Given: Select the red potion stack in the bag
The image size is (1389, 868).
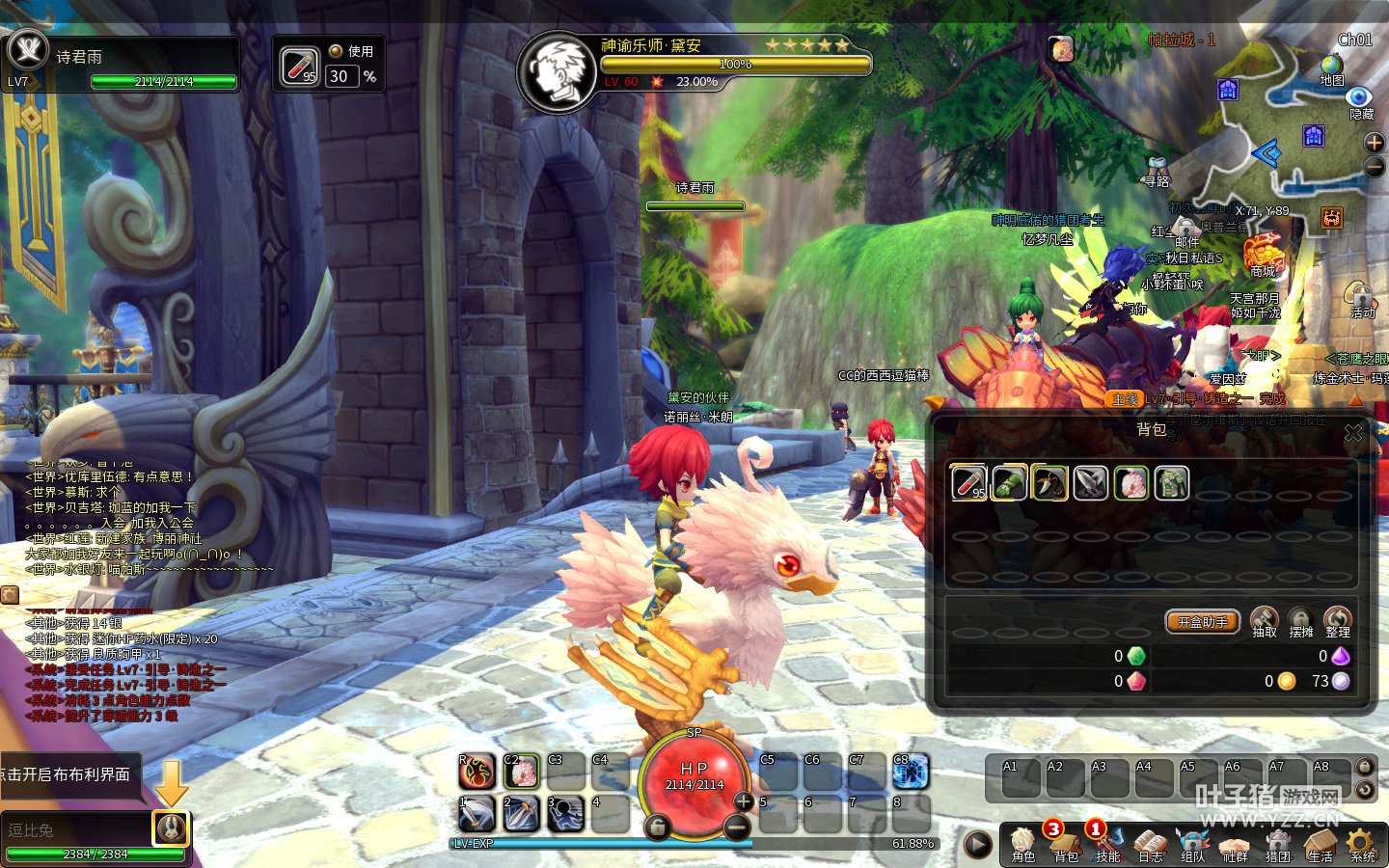Looking at the screenshot, I should pyautogui.click(x=968, y=482).
